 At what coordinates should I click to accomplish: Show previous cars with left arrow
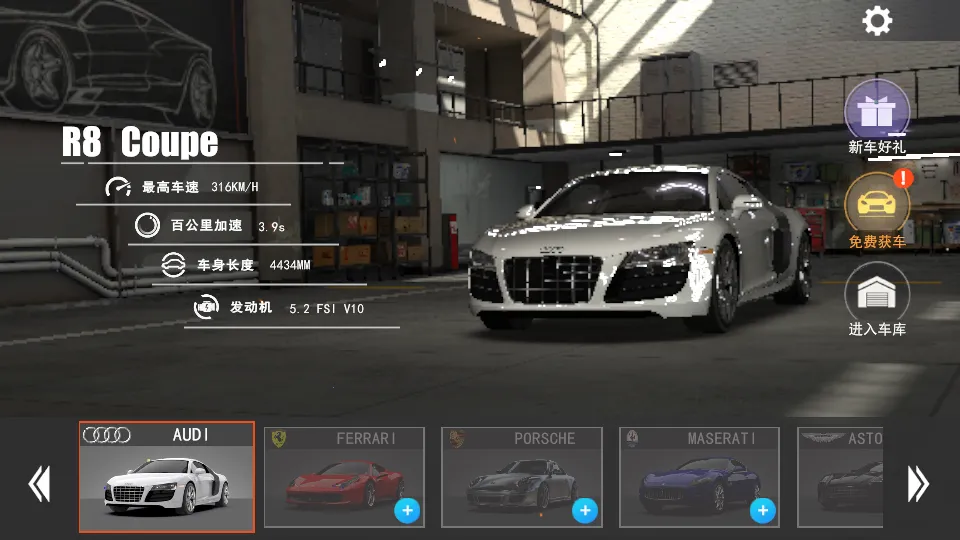coord(39,484)
